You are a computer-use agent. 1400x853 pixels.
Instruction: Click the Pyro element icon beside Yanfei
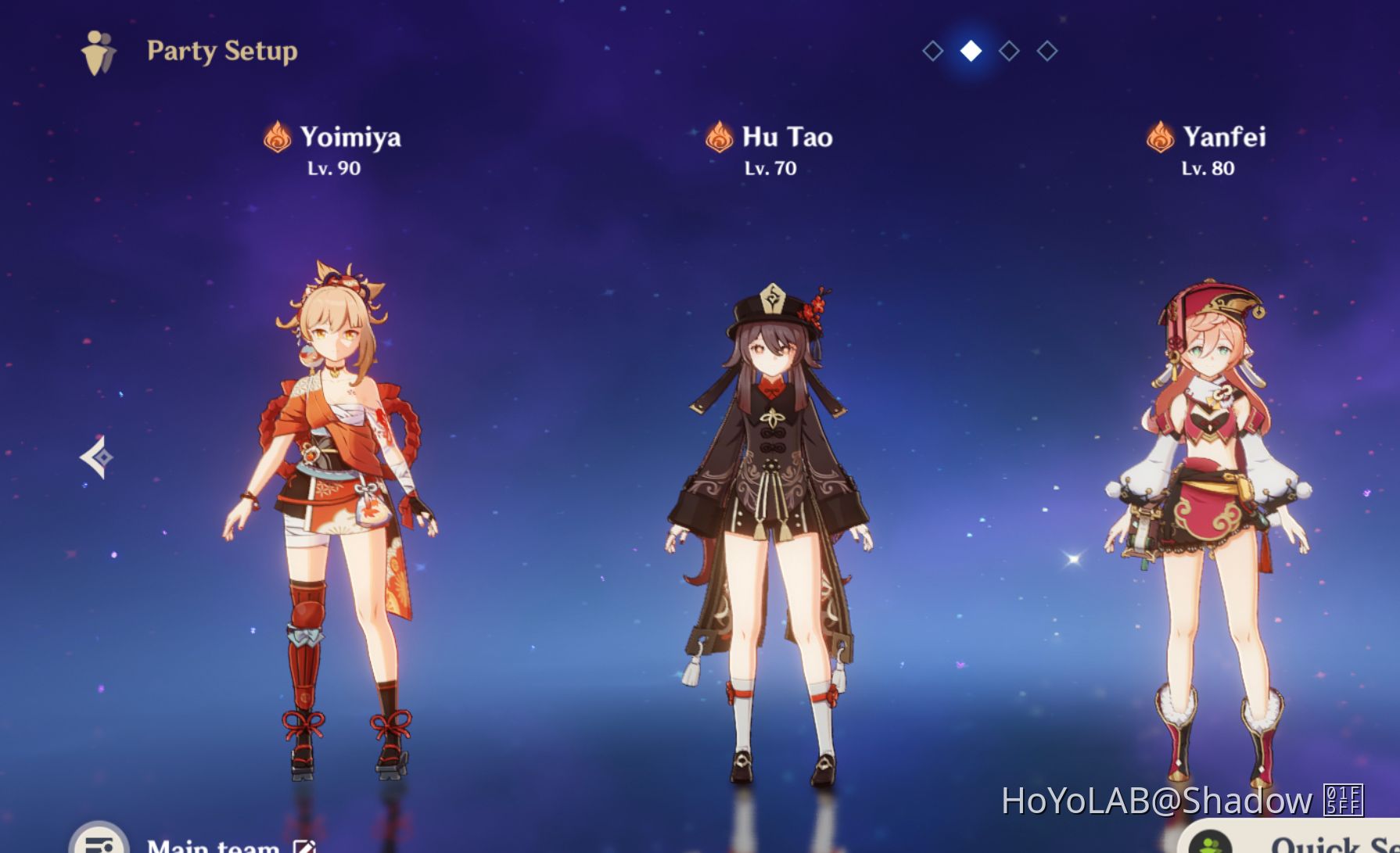click(x=1160, y=137)
